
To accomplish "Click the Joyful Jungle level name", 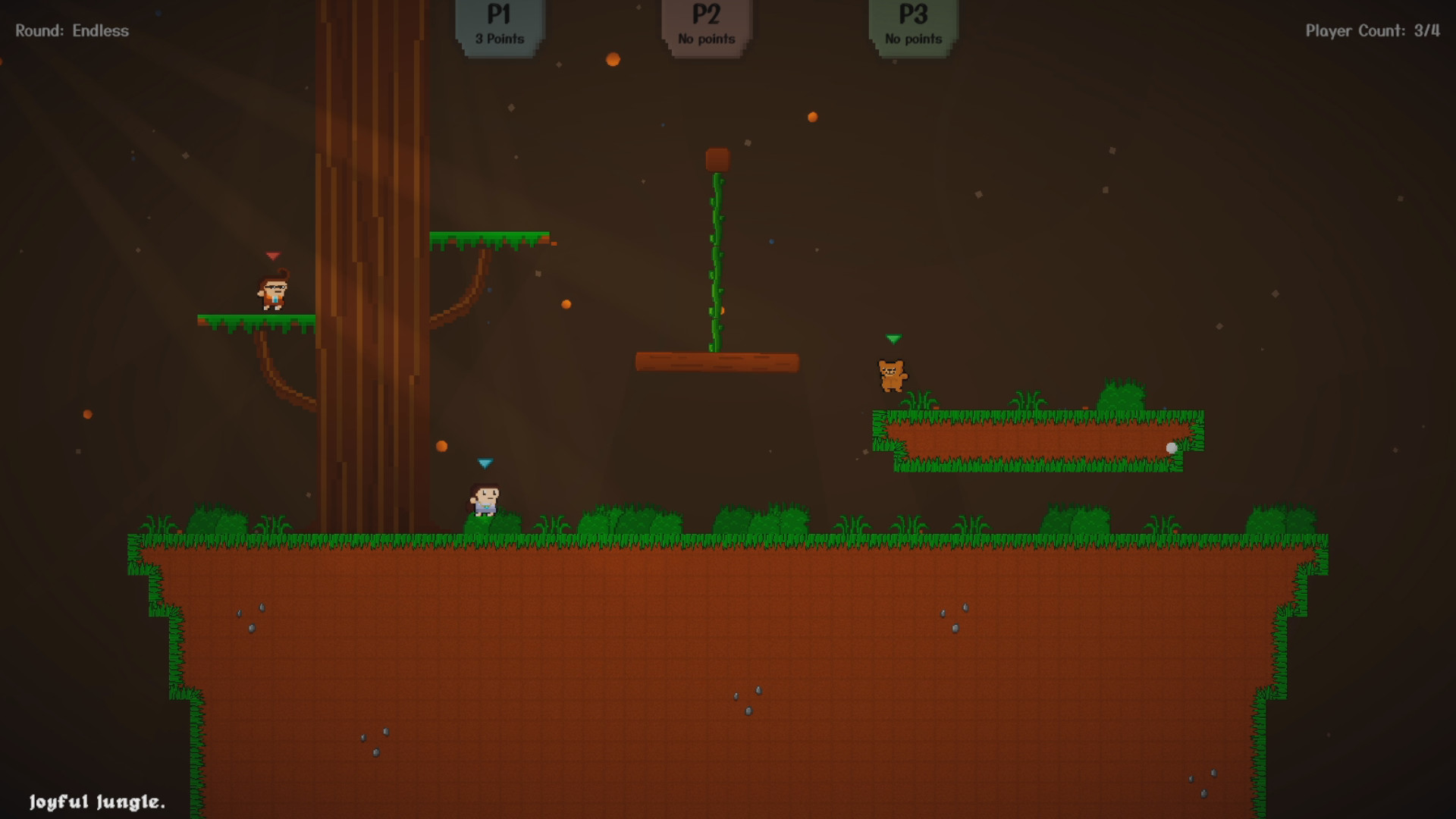I will tap(96, 802).
